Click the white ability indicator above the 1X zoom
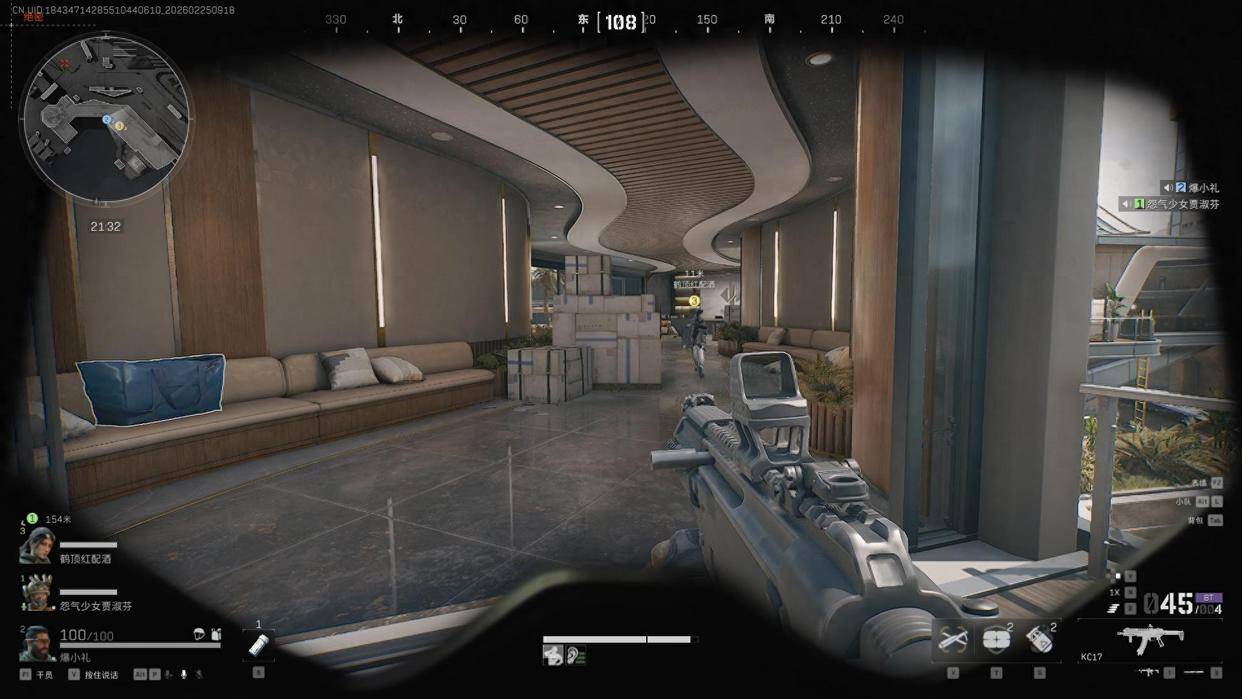Viewport: 1242px width, 699px height. click(1118, 576)
